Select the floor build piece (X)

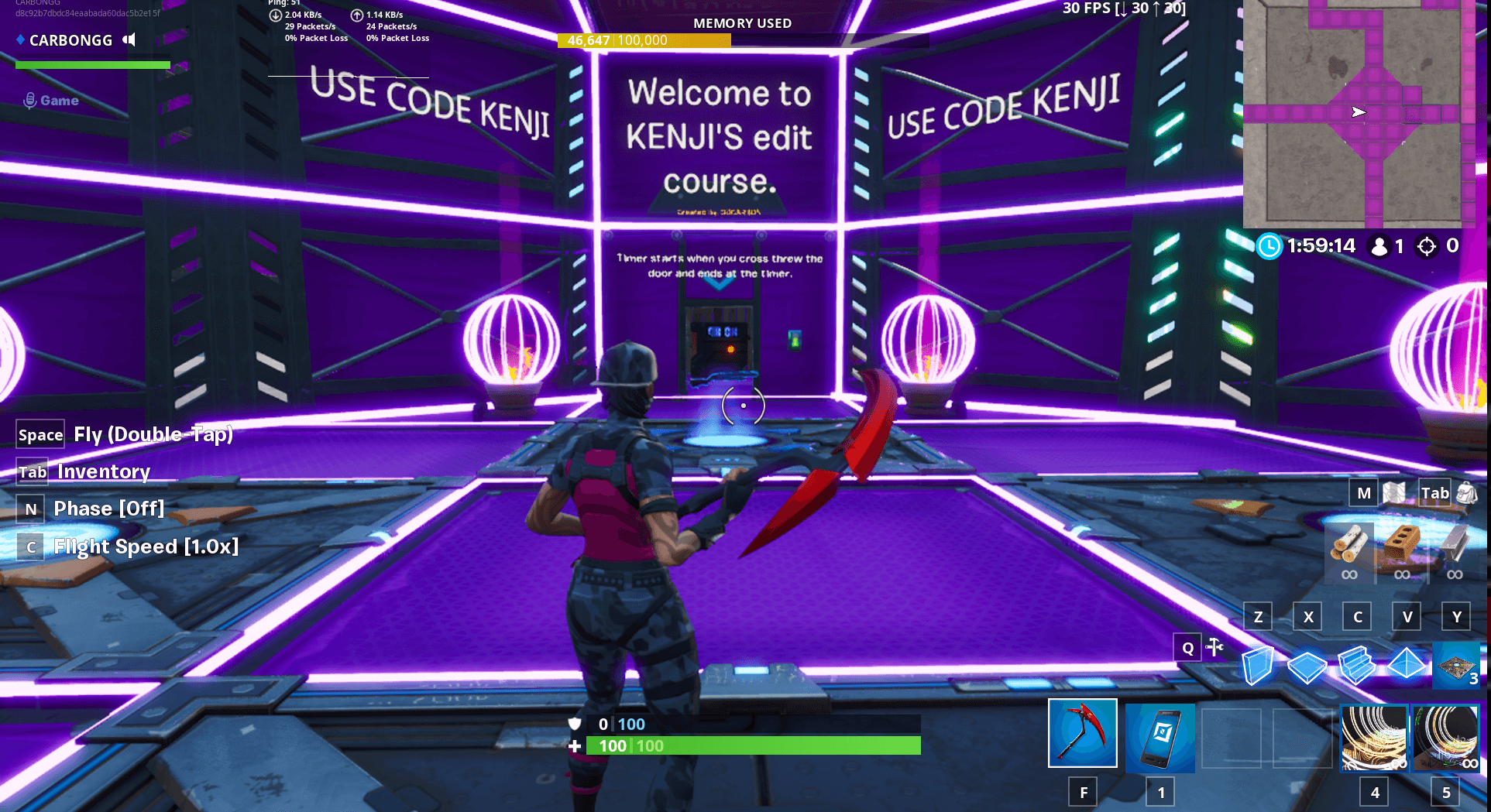tap(1307, 666)
